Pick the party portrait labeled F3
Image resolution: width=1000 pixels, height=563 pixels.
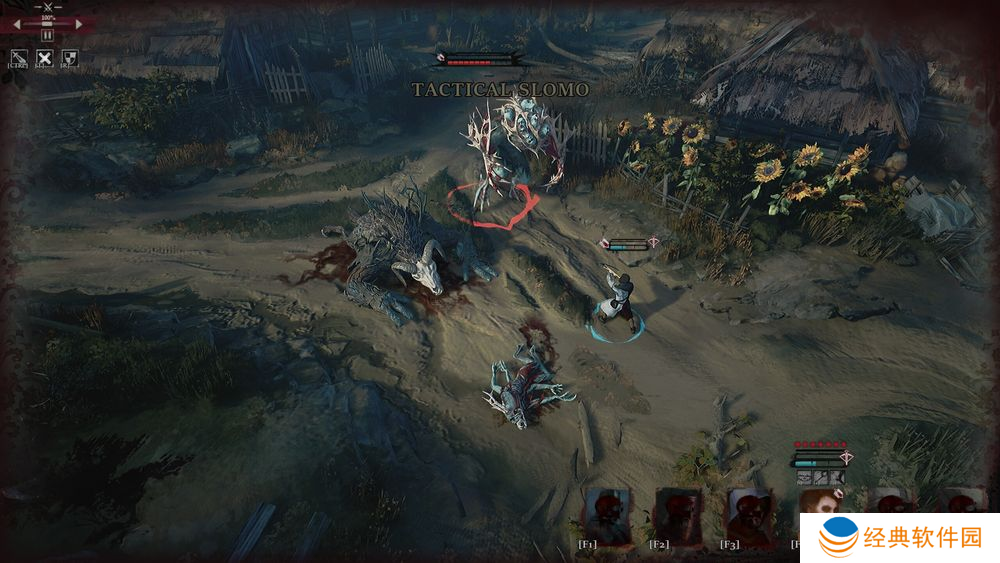[748, 514]
